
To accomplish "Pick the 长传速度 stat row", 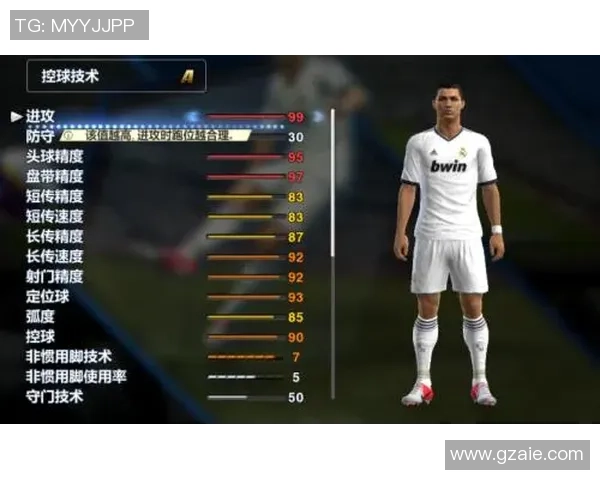I will (55, 257).
